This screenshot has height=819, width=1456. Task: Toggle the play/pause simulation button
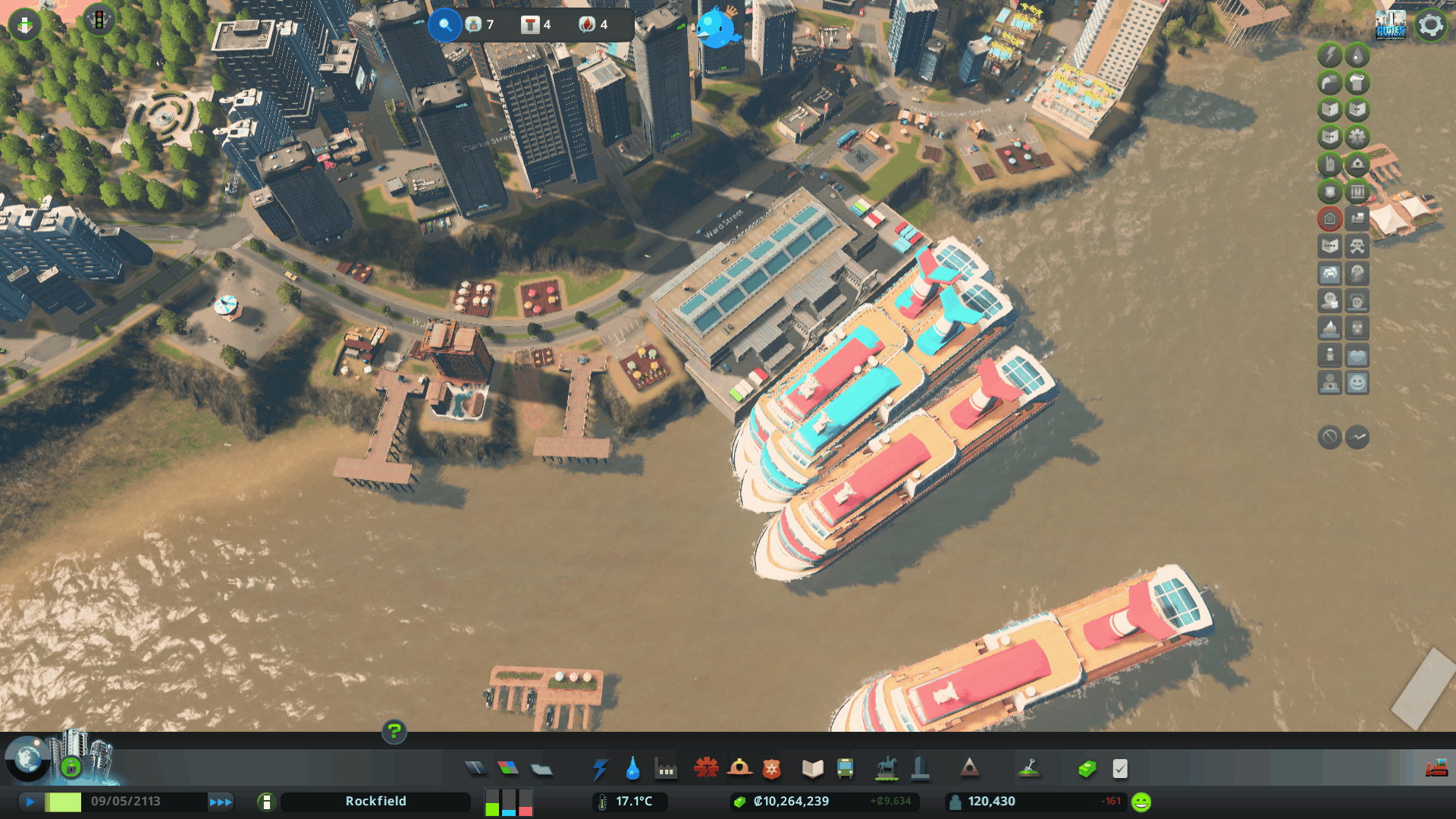(30, 802)
